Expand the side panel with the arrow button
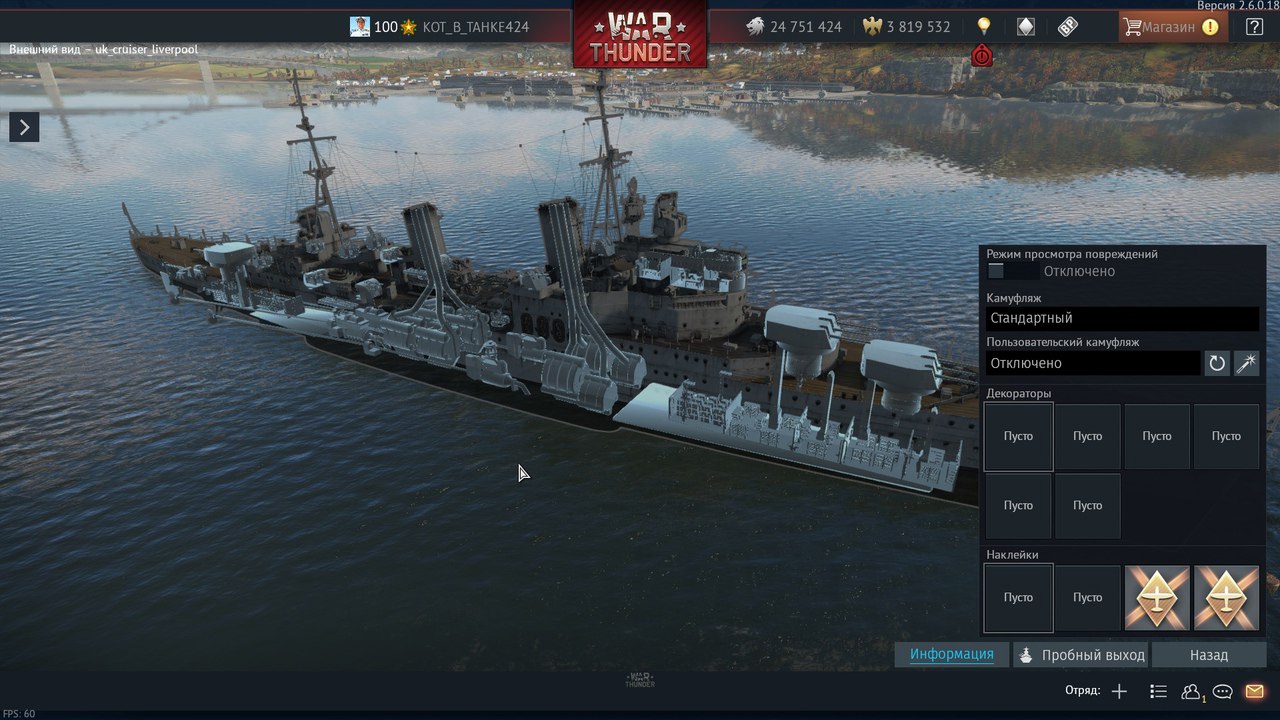Screen dimensions: 1280x720 (24, 127)
